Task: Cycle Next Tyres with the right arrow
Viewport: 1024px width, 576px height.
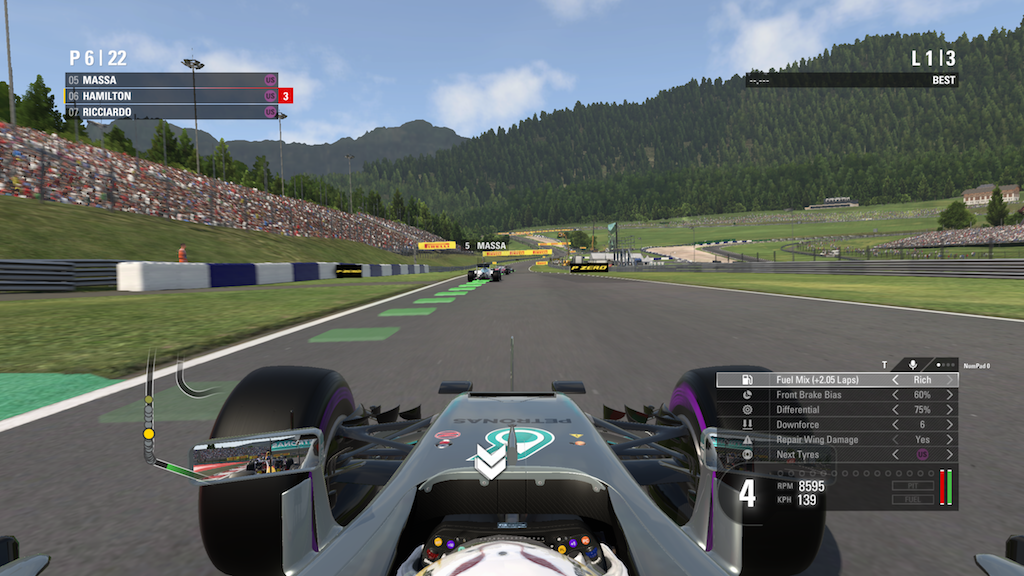Action: coord(949,455)
